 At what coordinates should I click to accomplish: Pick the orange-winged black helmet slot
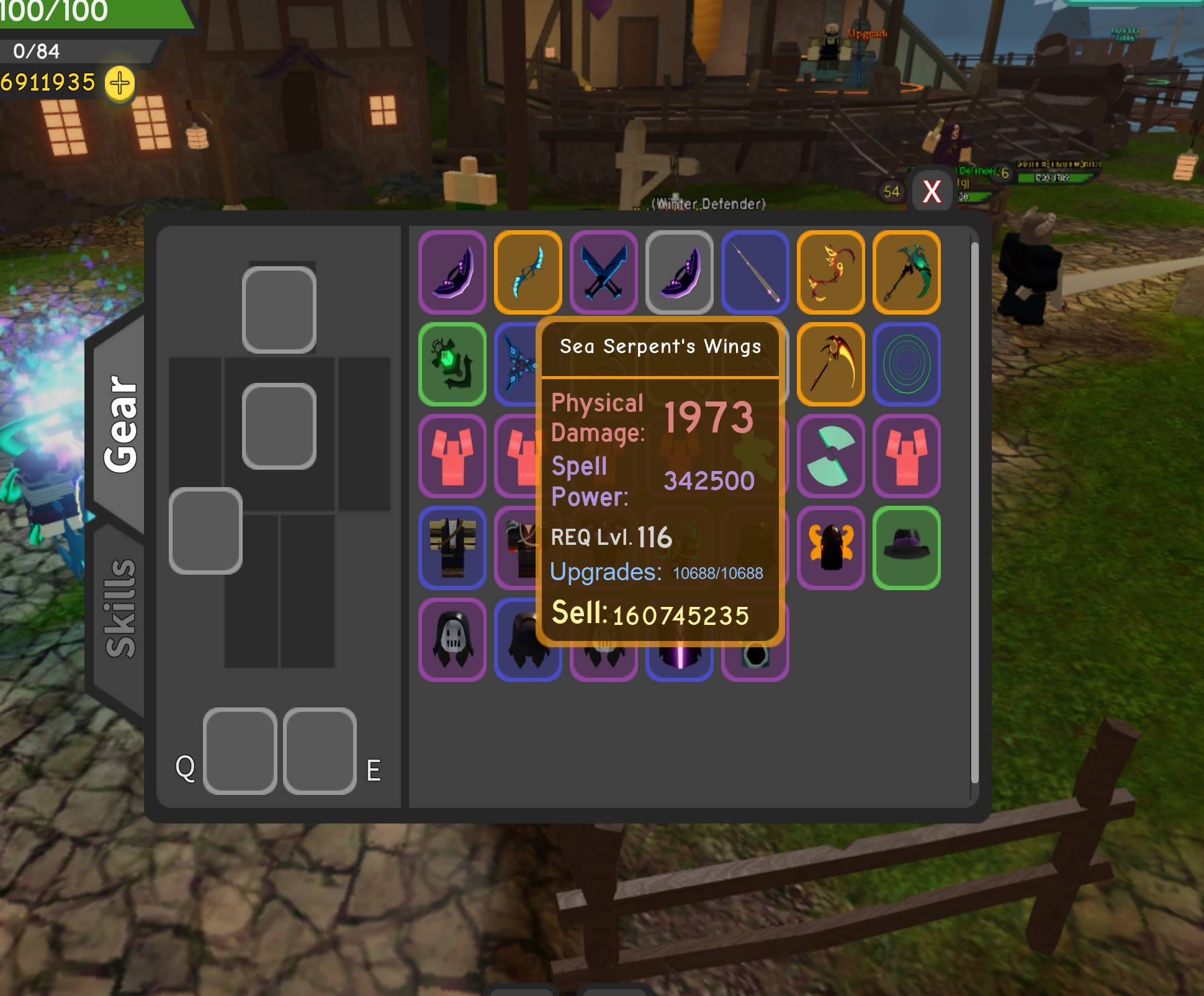(830, 548)
